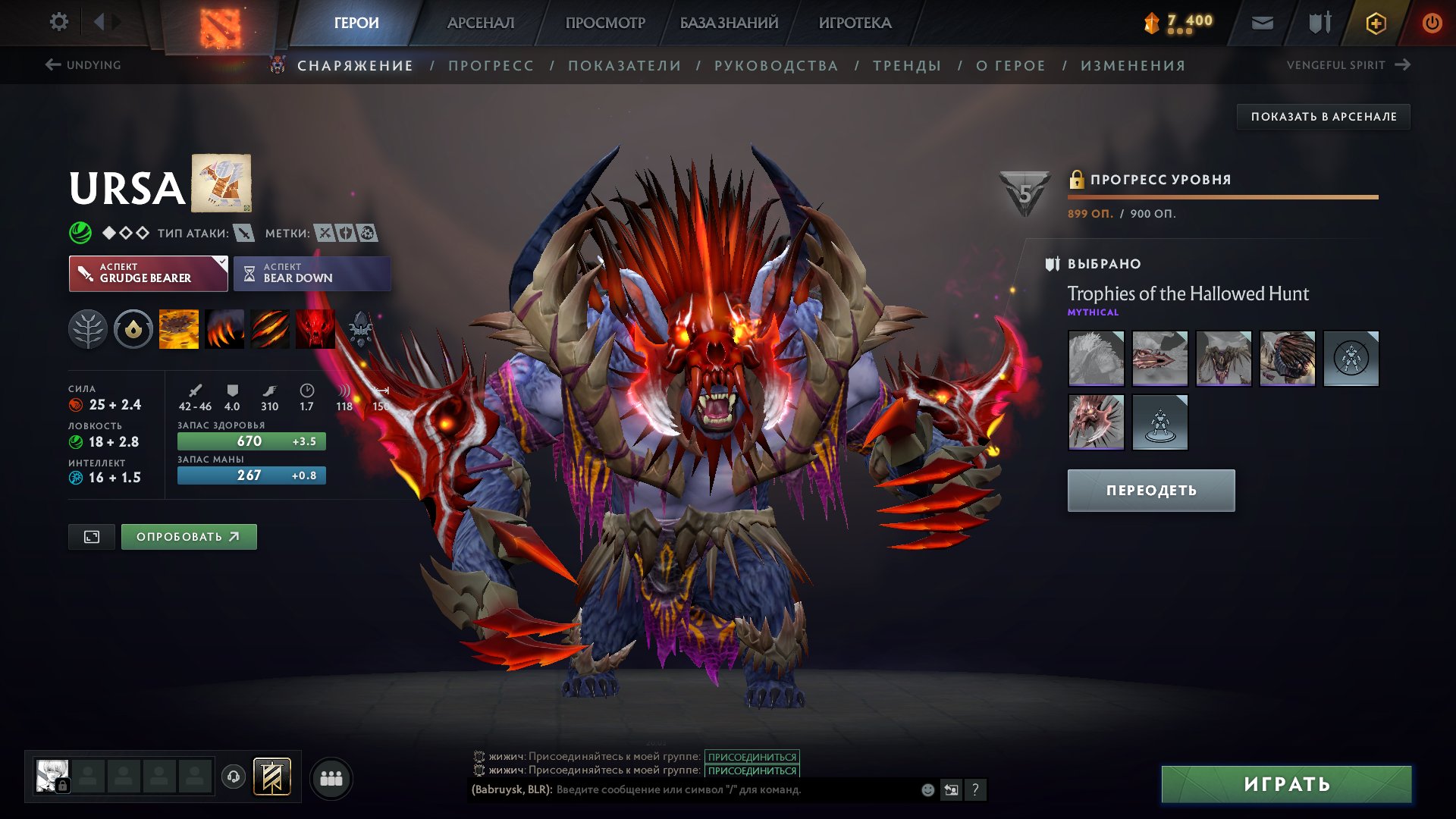The width and height of the screenshot is (1456, 819).
Task: Click ПРИСОЕДИНИТЬСЯ to join жижич's party
Action: point(752,755)
